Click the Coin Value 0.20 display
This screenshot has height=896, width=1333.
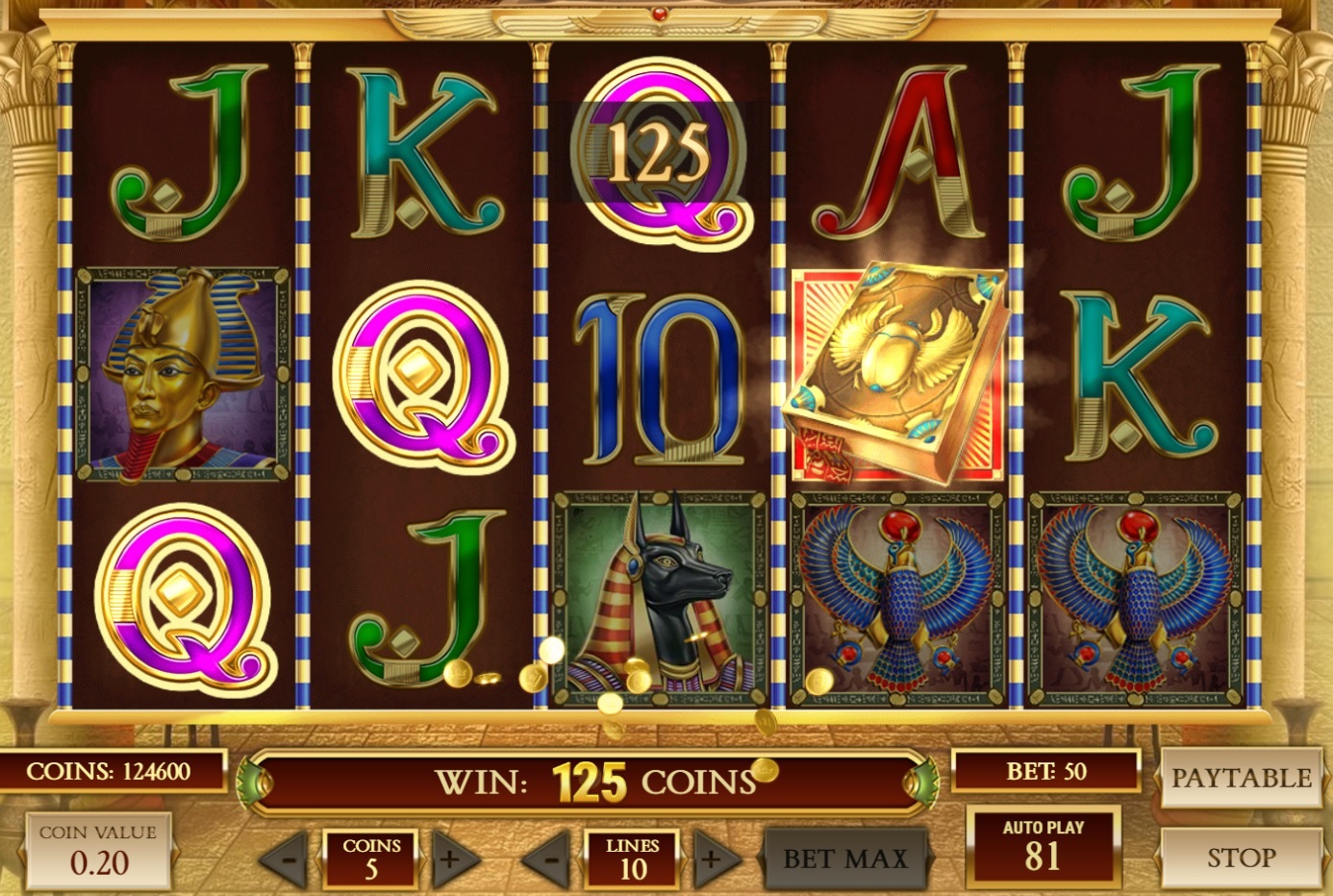tap(99, 851)
